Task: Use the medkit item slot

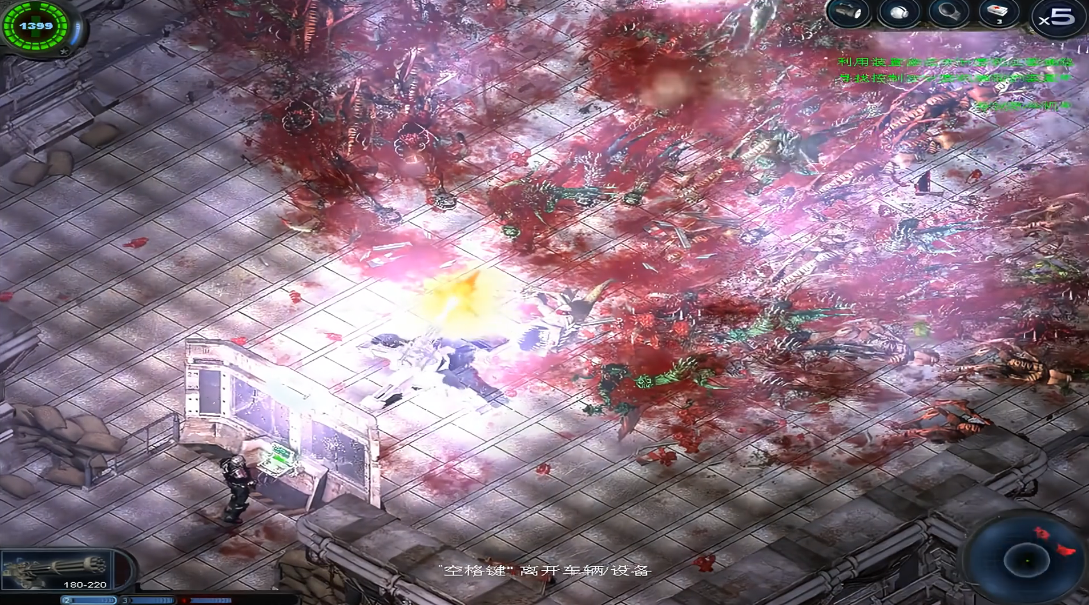Action: [997, 13]
